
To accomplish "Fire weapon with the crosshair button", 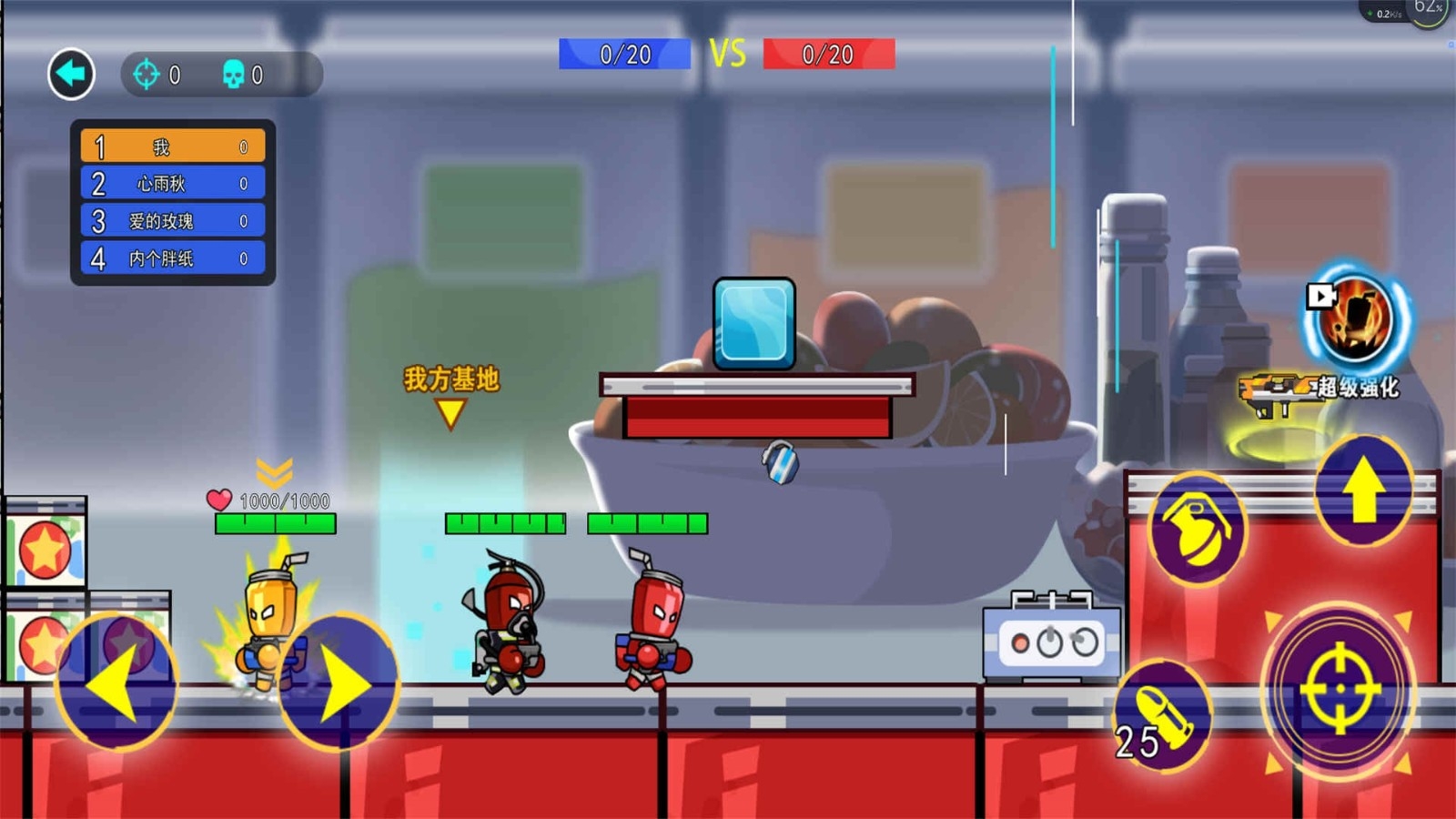I will [x=1340, y=691].
